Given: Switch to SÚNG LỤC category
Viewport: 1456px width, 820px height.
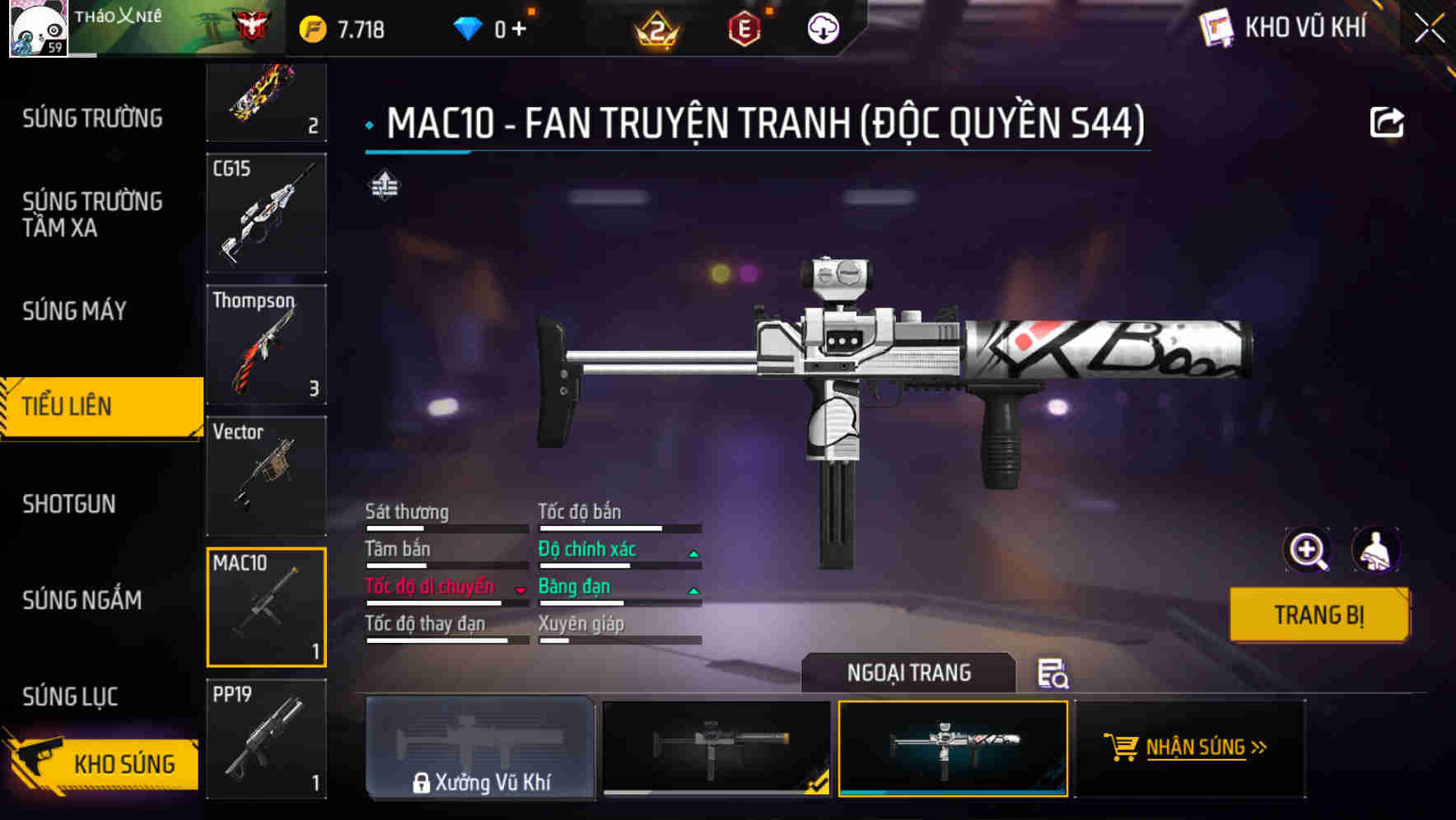Looking at the screenshot, I should point(70,697).
